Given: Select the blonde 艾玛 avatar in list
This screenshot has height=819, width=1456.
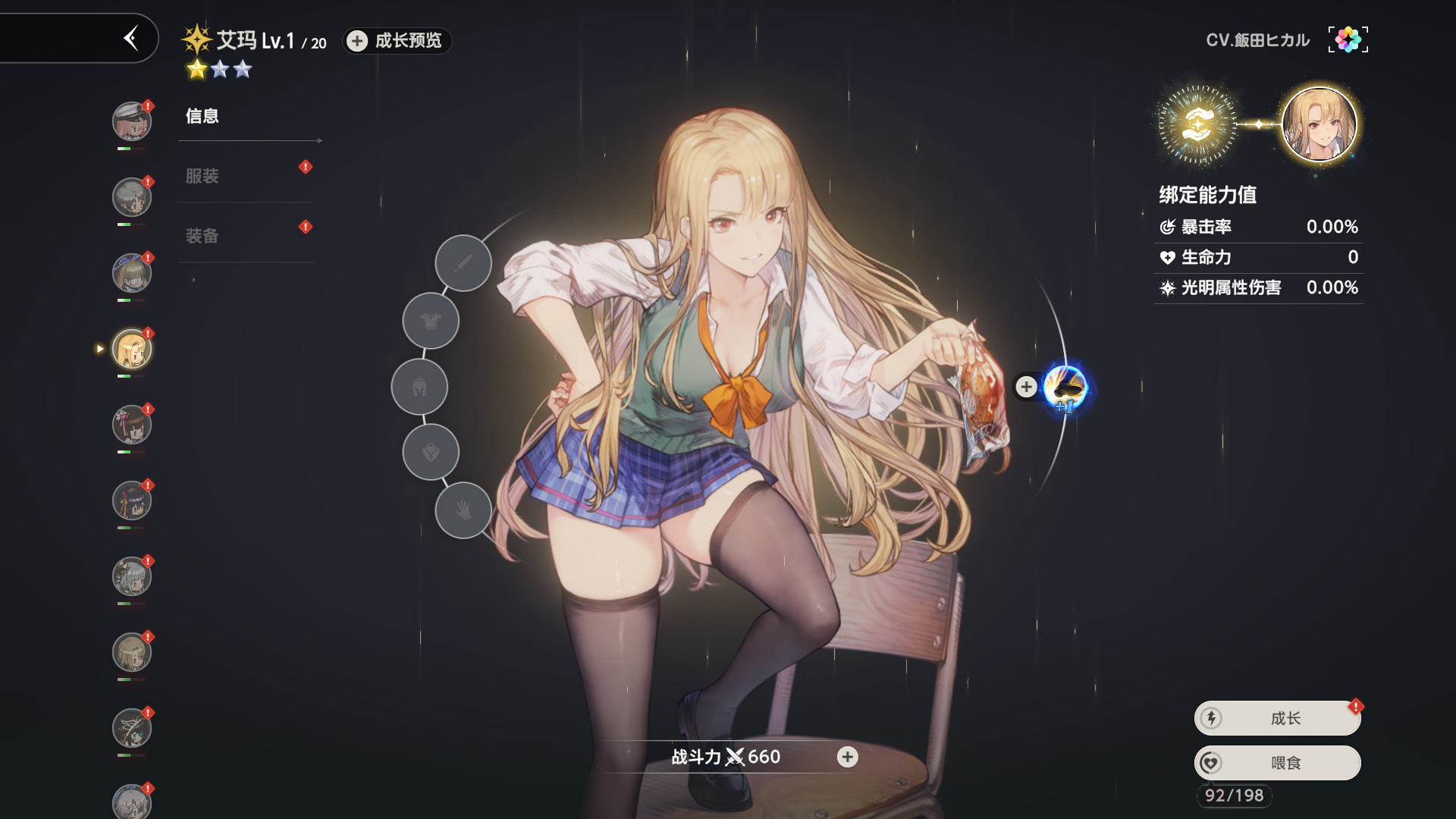Looking at the screenshot, I should 132,349.
